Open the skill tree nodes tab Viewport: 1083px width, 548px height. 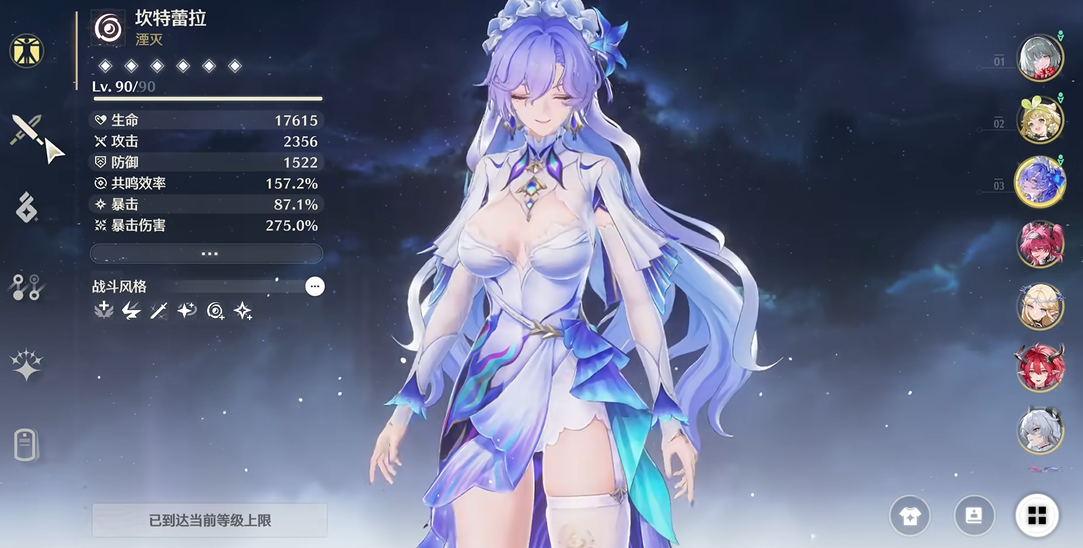(x=27, y=287)
